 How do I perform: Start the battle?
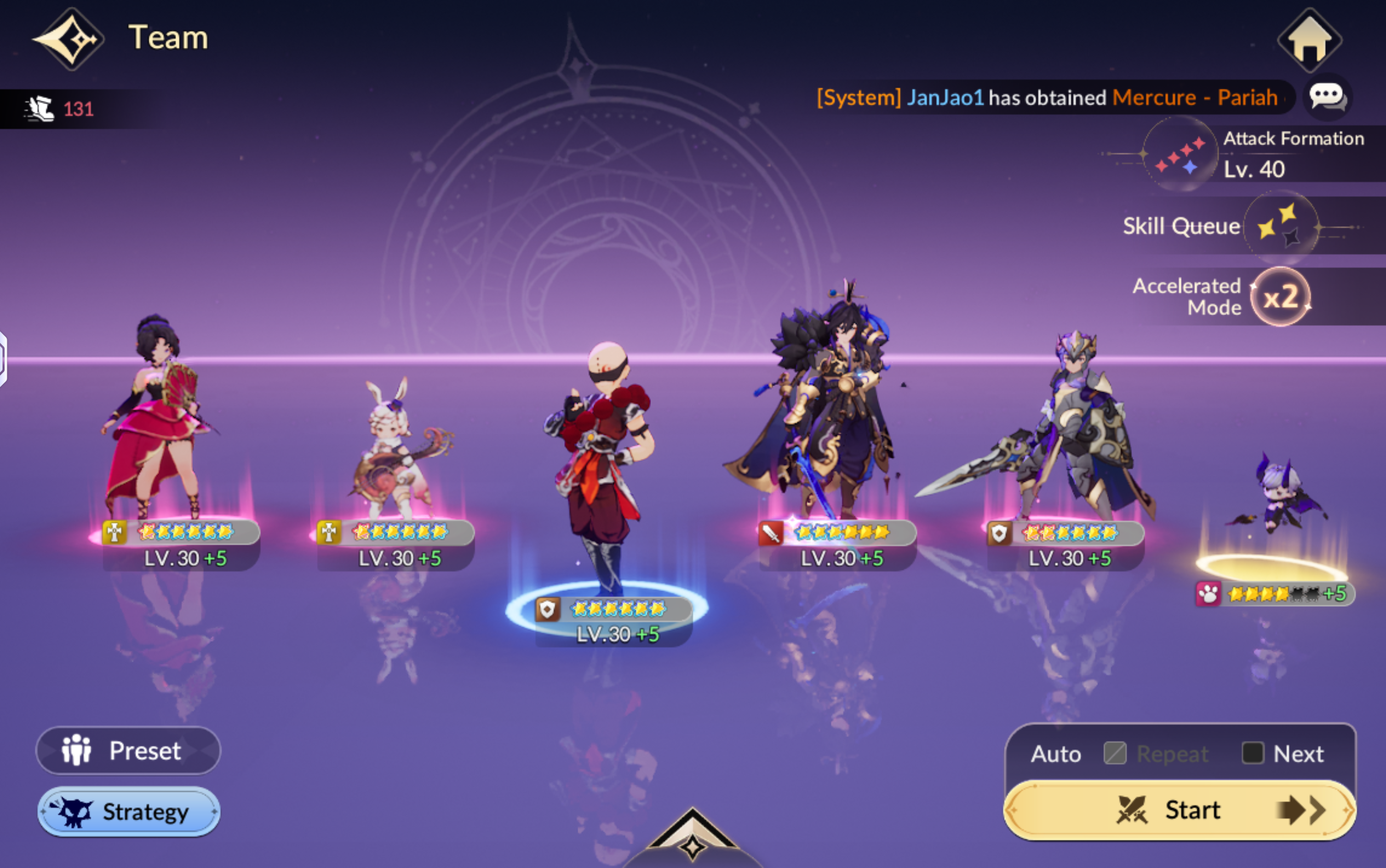coord(1179,811)
